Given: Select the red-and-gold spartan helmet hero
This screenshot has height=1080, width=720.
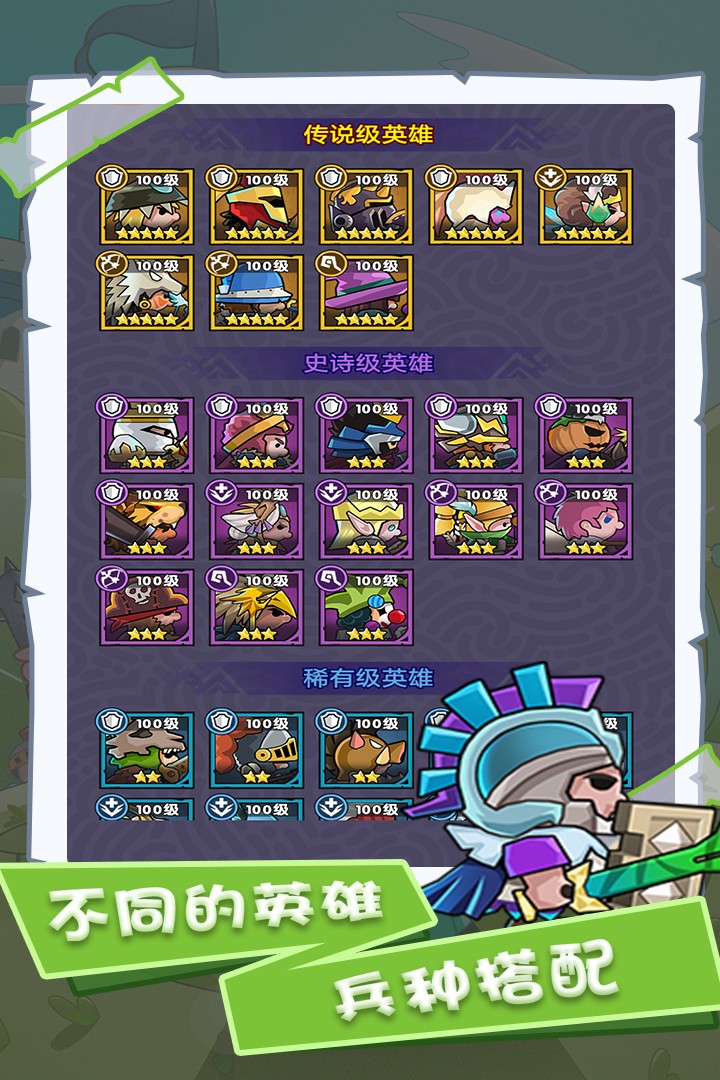Looking at the screenshot, I should click(x=256, y=206).
